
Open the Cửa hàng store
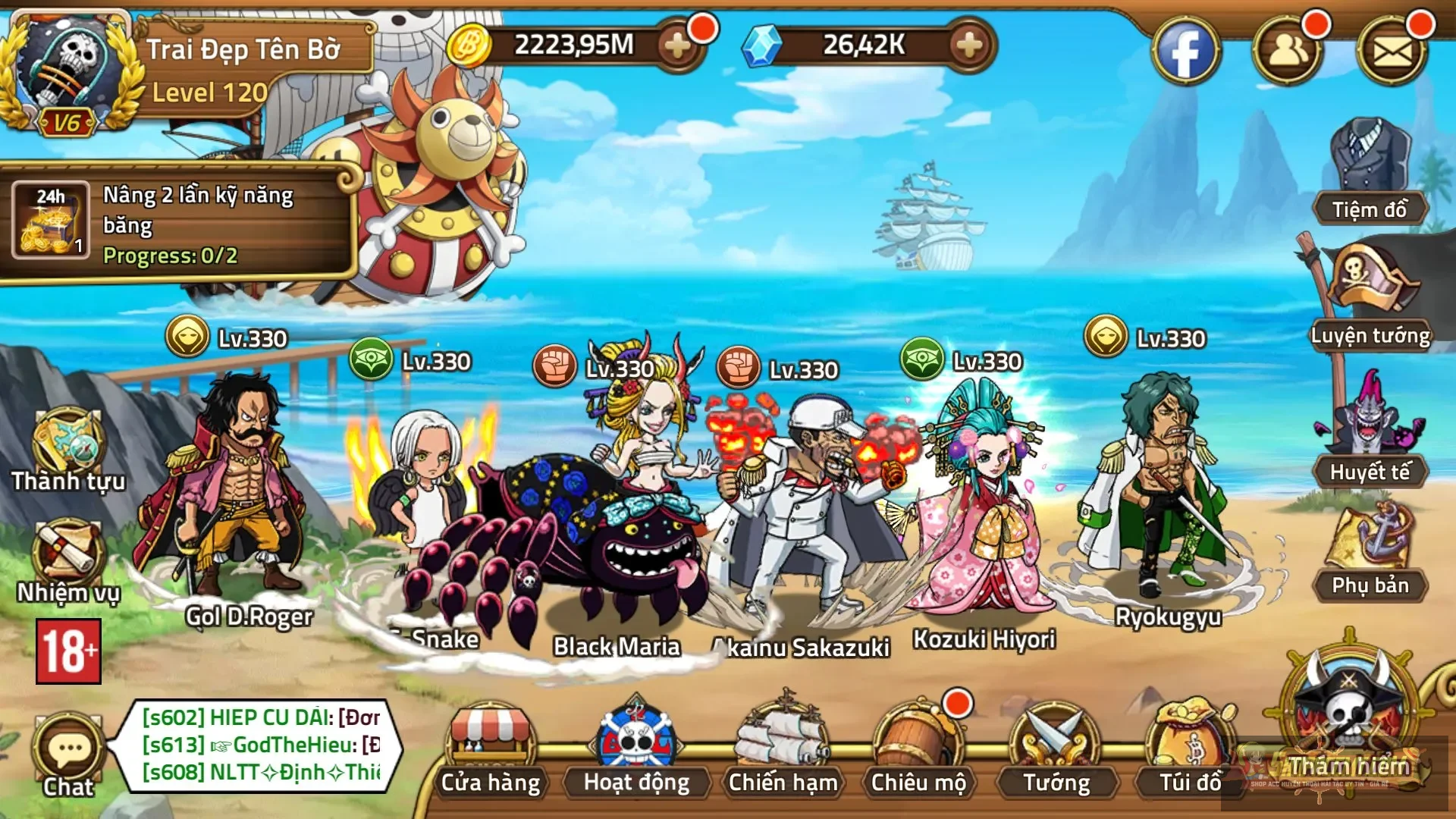(x=491, y=751)
